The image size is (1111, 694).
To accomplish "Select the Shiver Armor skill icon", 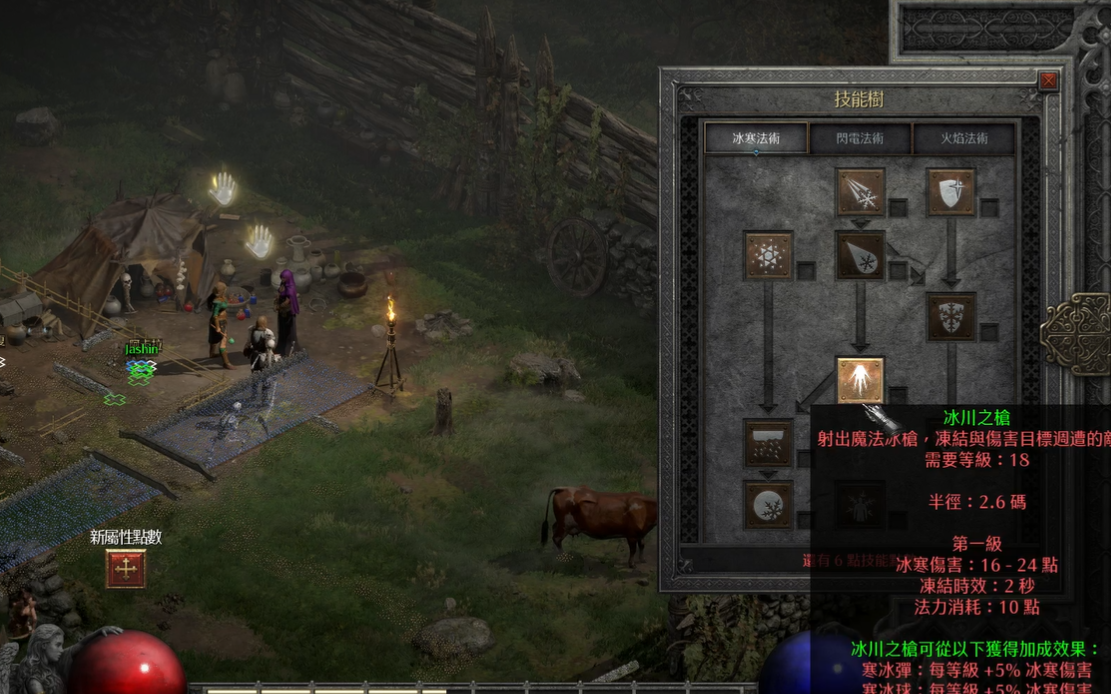I will [x=951, y=317].
